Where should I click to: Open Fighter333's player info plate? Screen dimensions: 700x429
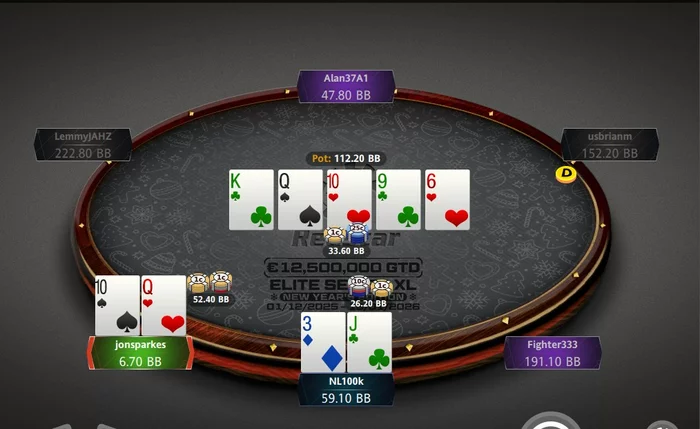pyautogui.click(x=553, y=353)
